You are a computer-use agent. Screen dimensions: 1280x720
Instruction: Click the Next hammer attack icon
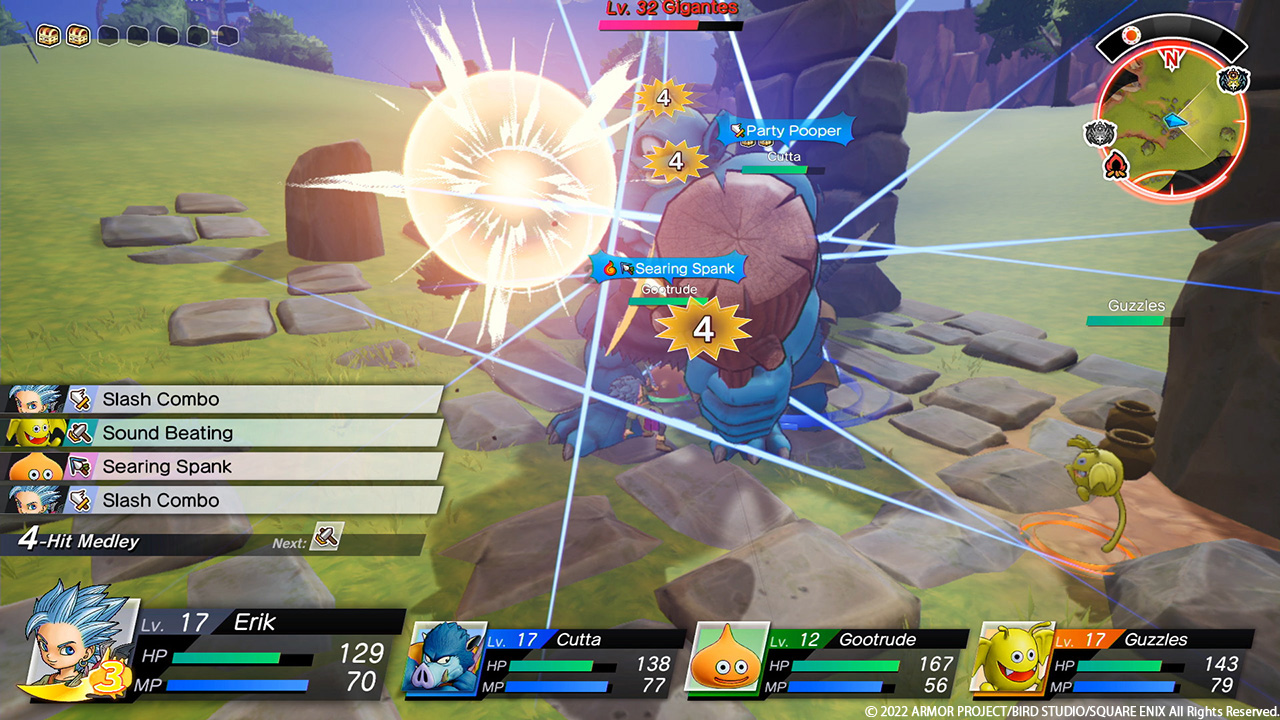click(x=327, y=537)
